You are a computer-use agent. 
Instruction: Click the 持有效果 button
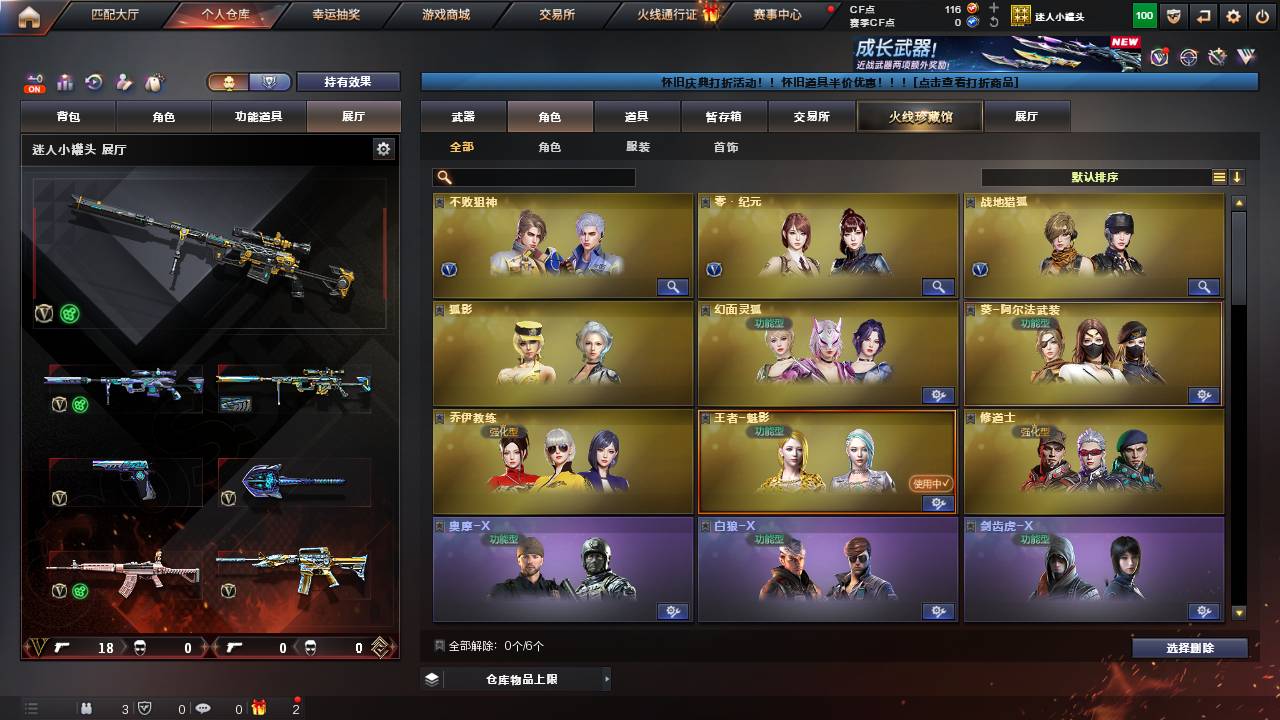348,82
